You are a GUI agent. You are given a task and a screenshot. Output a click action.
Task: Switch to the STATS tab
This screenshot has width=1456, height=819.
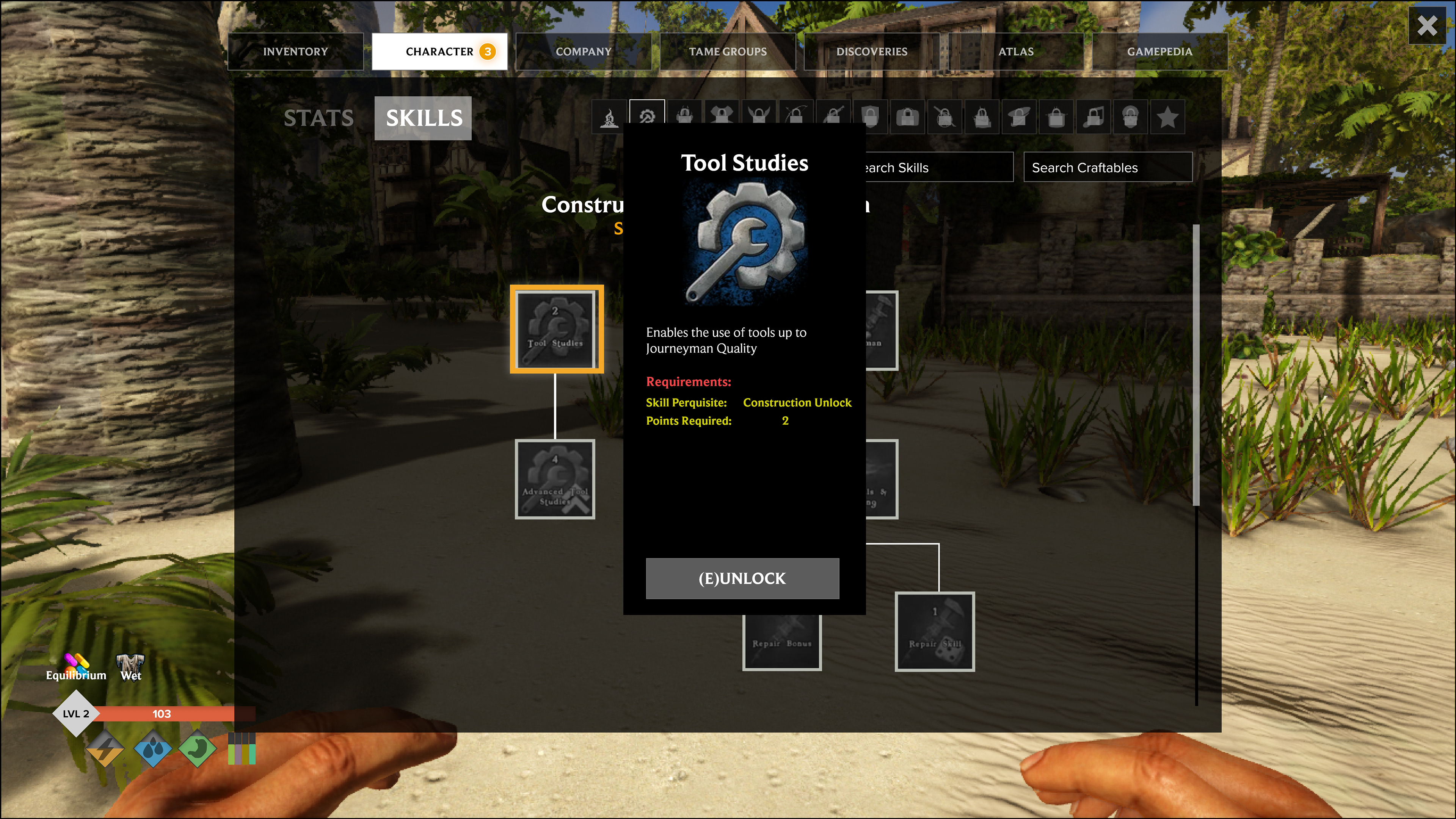pos(318,118)
